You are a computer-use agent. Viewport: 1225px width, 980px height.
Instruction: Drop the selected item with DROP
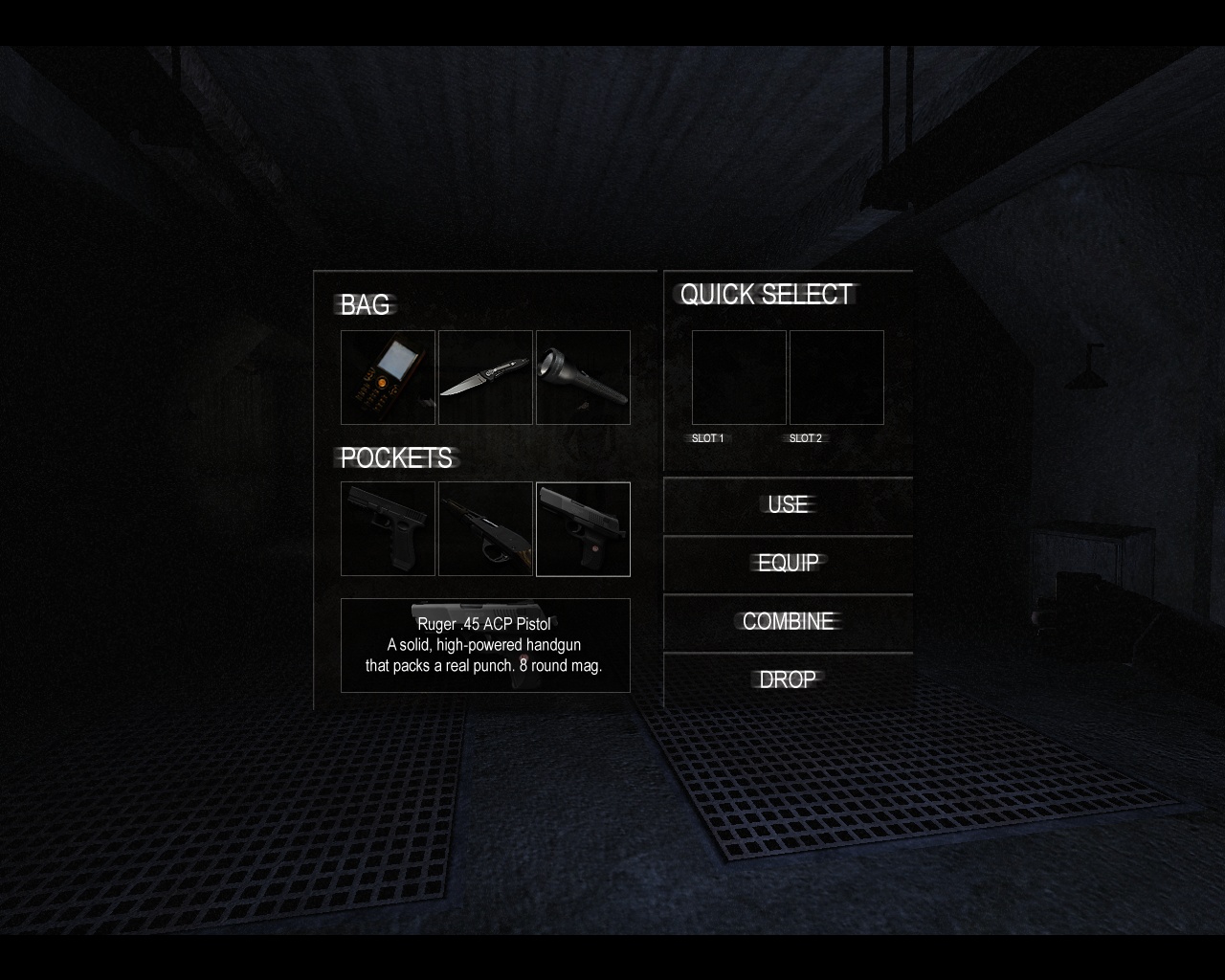coord(788,679)
